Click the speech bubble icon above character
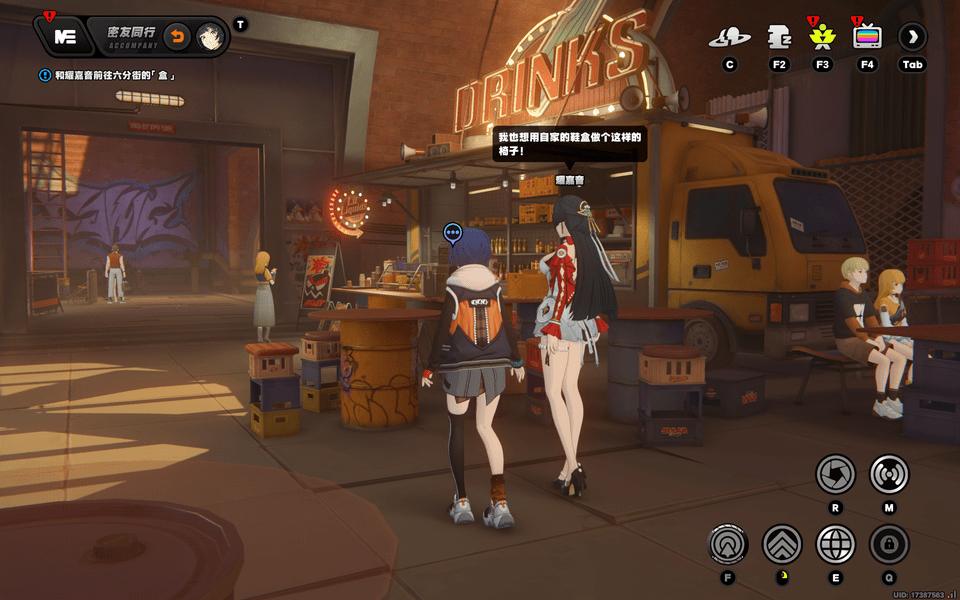 [453, 234]
